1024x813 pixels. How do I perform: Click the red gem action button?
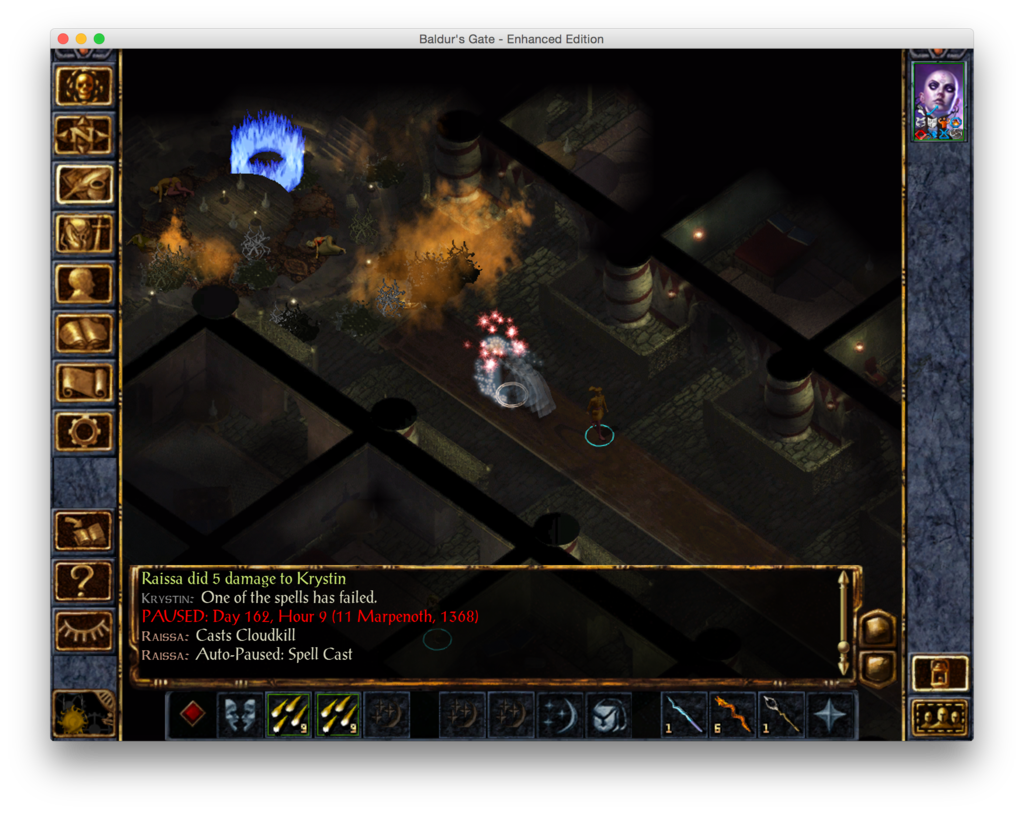pos(193,714)
